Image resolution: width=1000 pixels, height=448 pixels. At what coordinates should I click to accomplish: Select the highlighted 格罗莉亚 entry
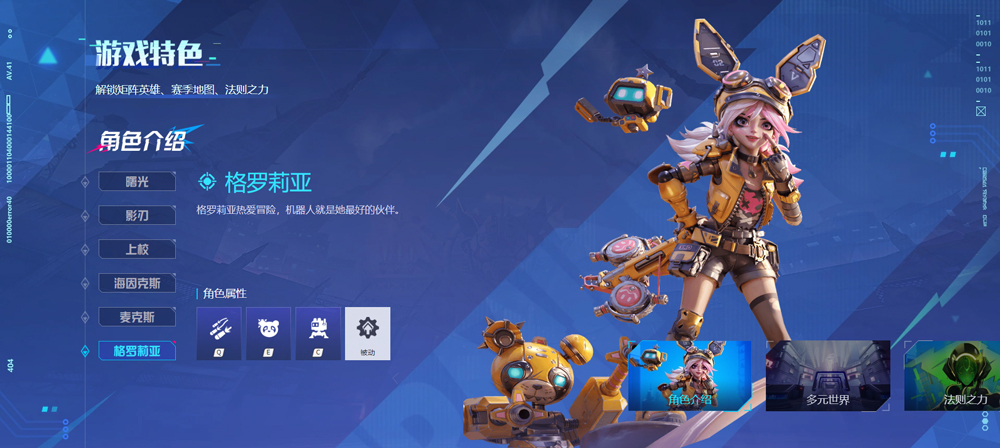137,351
